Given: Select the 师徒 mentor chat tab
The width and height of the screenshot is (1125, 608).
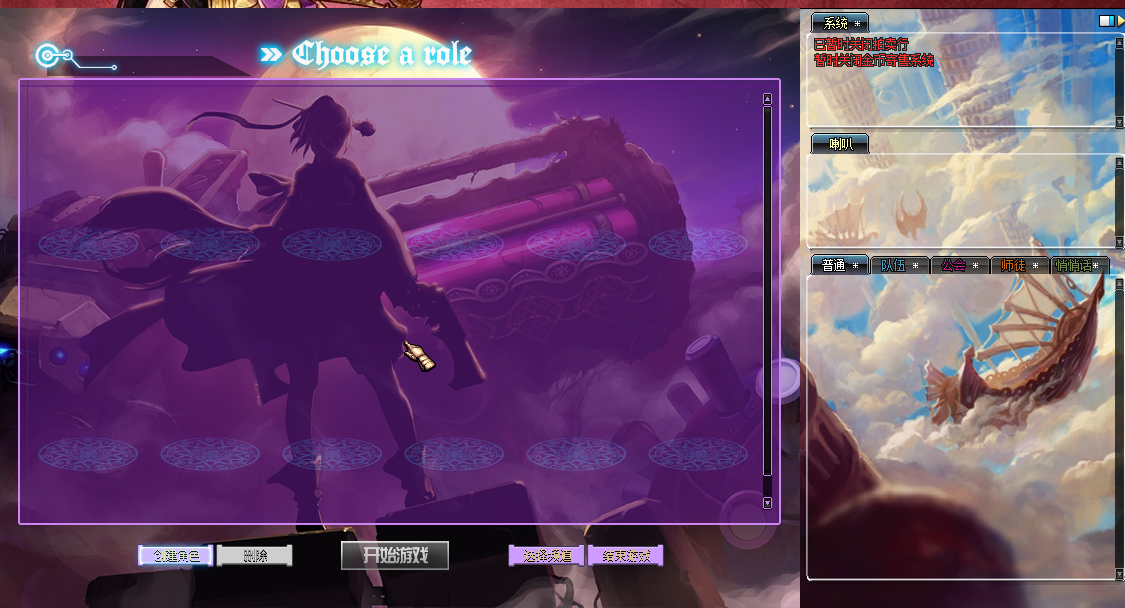Looking at the screenshot, I should tap(1020, 265).
